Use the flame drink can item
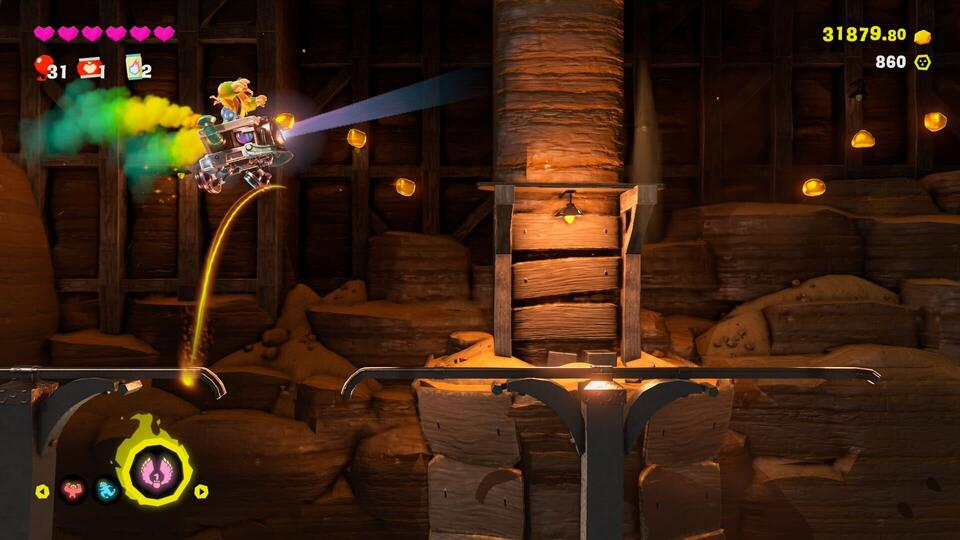960x540 pixels. pyautogui.click(x=133, y=67)
